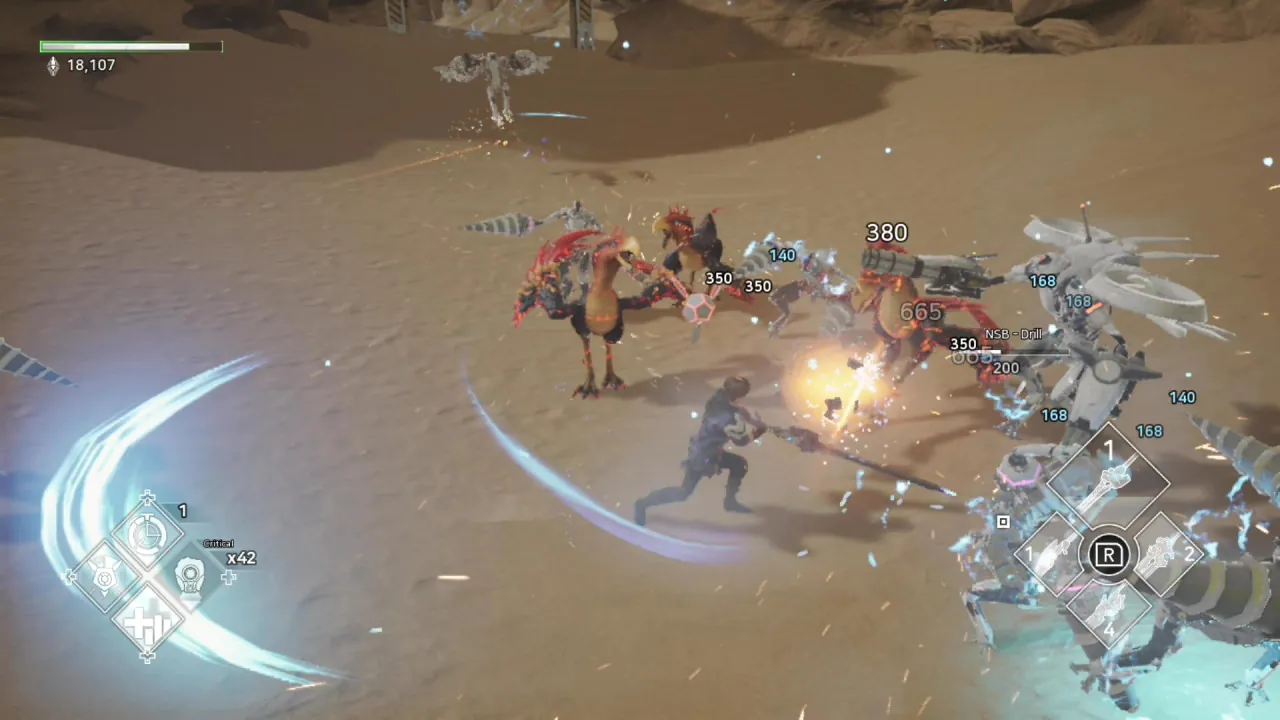Select the gauge skill in the left skill wheel
The image size is (1280, 720).
pyautogui.click(x=148, y=535)
